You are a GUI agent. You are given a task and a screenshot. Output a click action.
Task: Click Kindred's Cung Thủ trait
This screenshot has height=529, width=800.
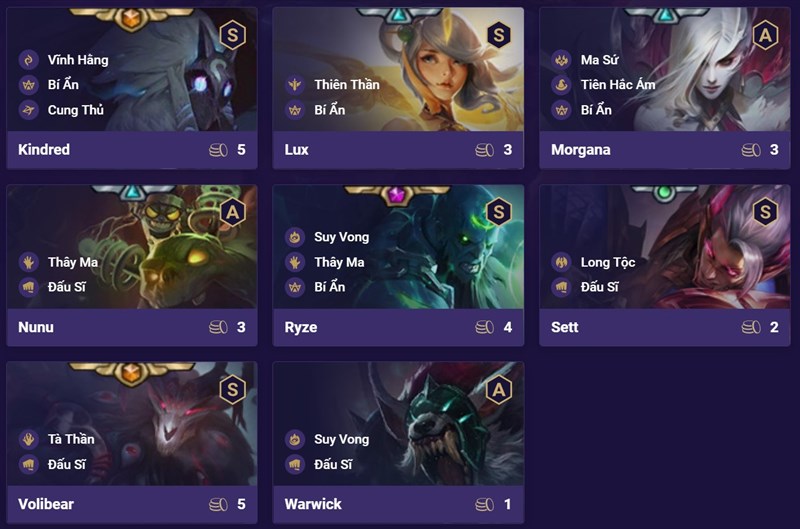click(74, 110)
